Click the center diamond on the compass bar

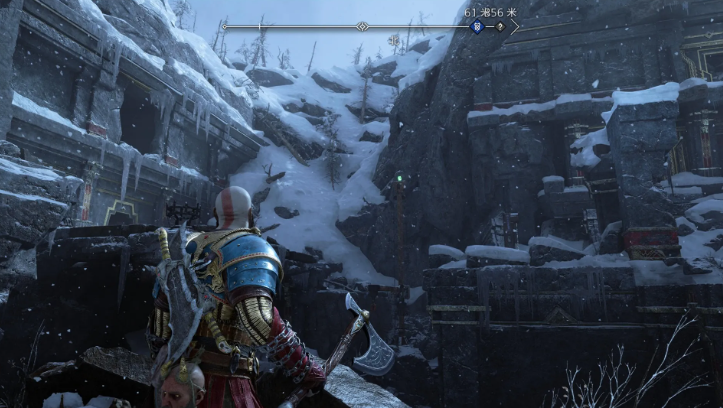pos(362,26)
